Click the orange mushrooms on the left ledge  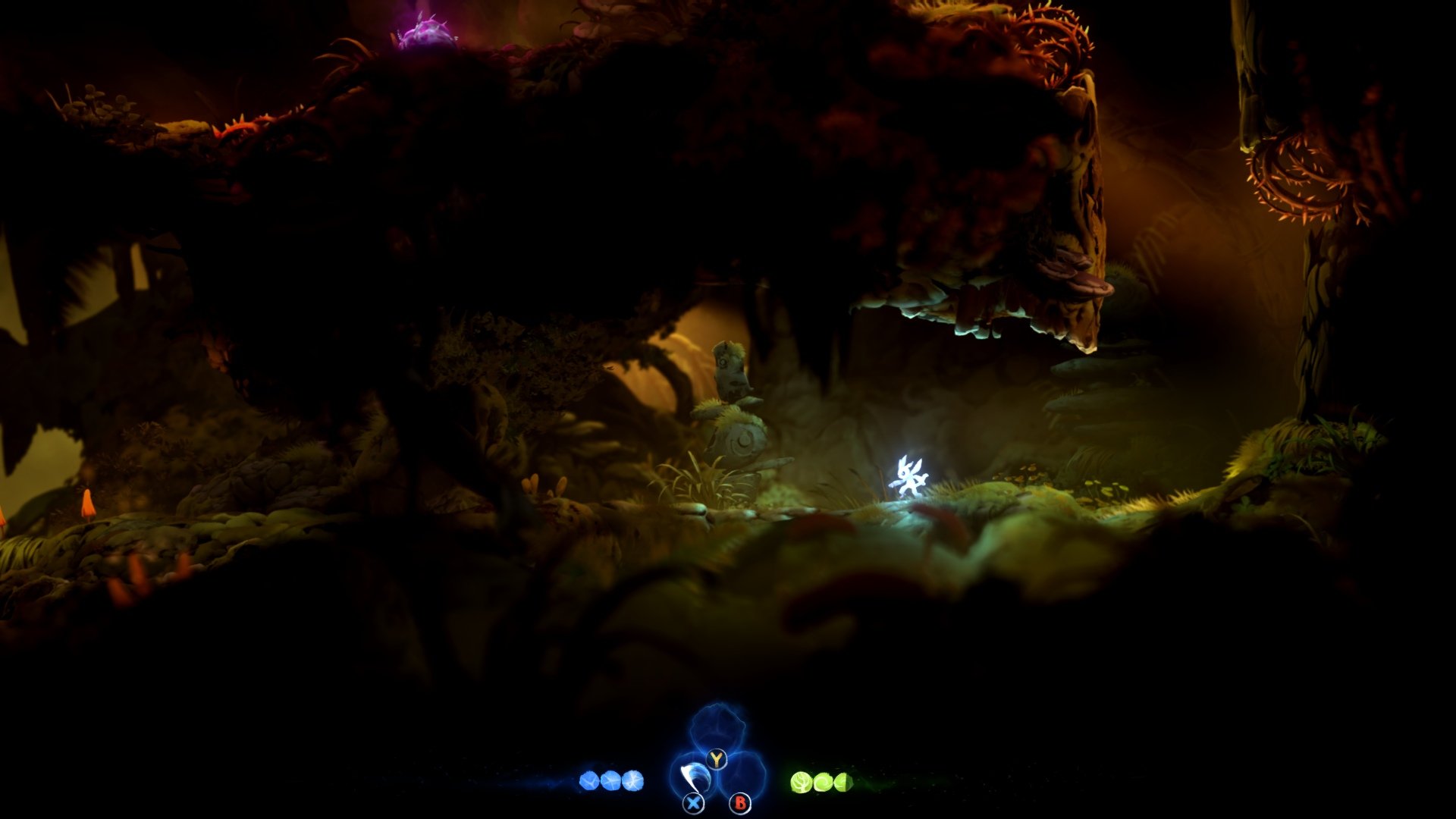point(87,504)
